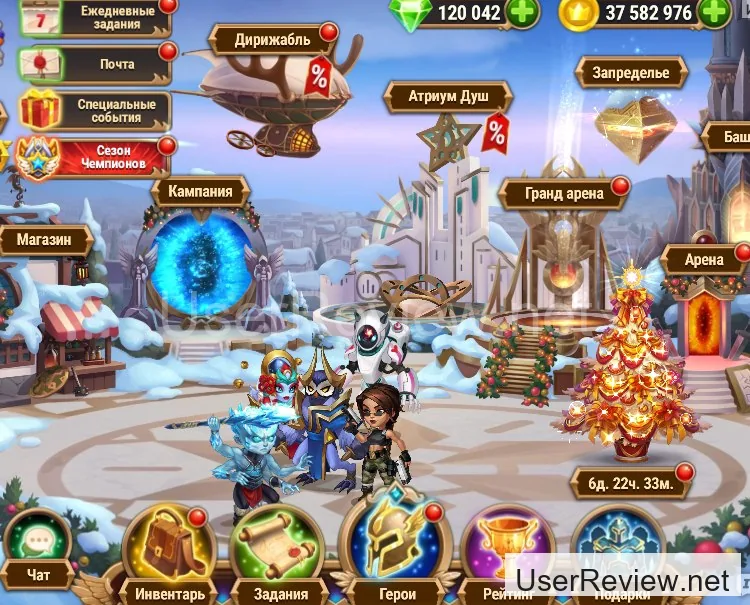Add emeralds with the green plus button
Image resolution: width=750 pixels, height=605 pixels.
pos(522,12)
